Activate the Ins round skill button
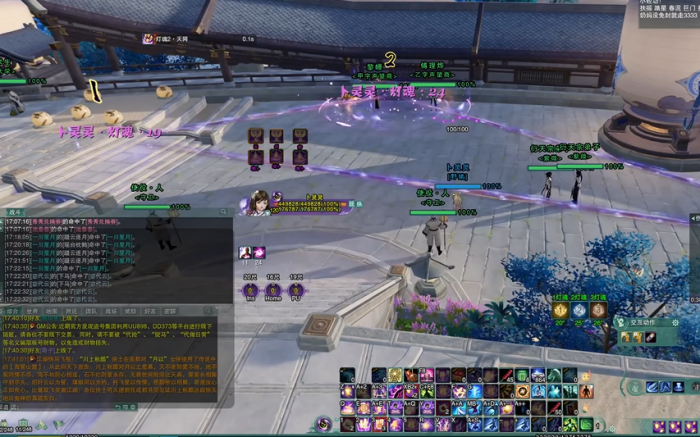 pos(250,290)
